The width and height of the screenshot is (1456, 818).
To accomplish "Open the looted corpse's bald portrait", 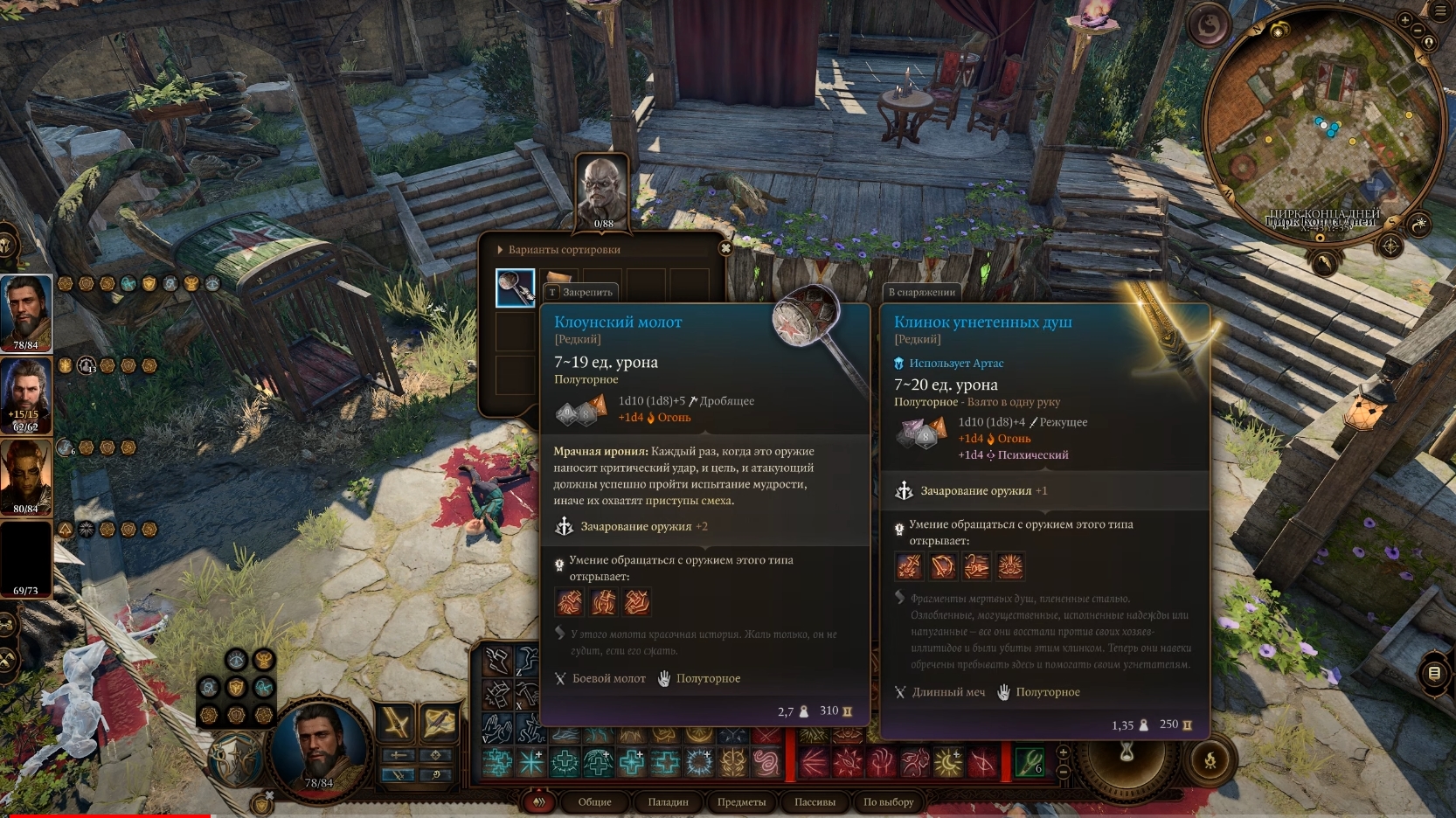I will coord(603,191).
